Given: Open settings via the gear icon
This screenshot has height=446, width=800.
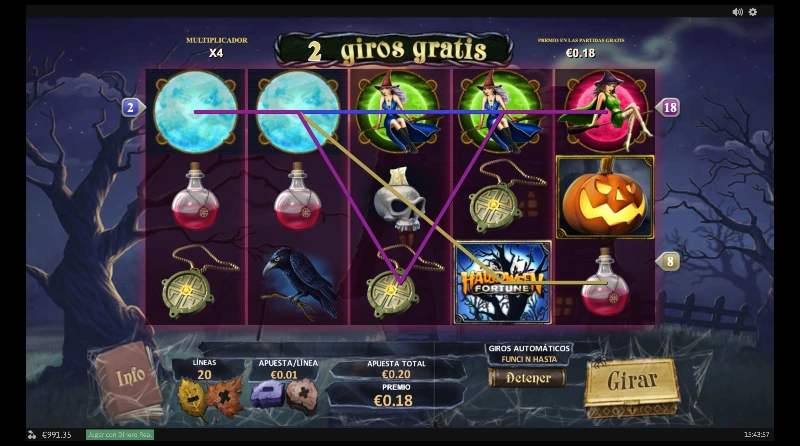Looking at the screenshot, I should click(753, 12).
